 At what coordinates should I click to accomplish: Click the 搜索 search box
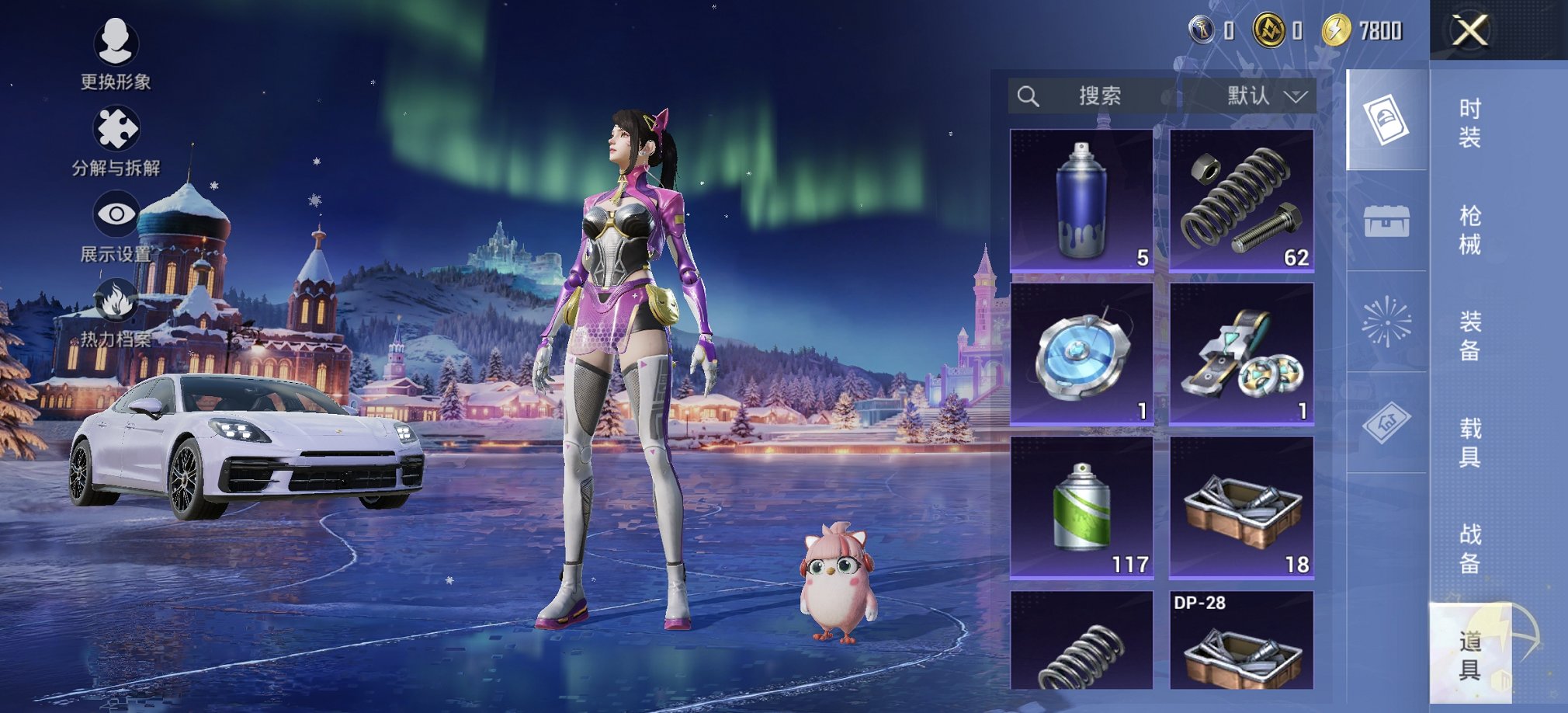[1094, 96]
